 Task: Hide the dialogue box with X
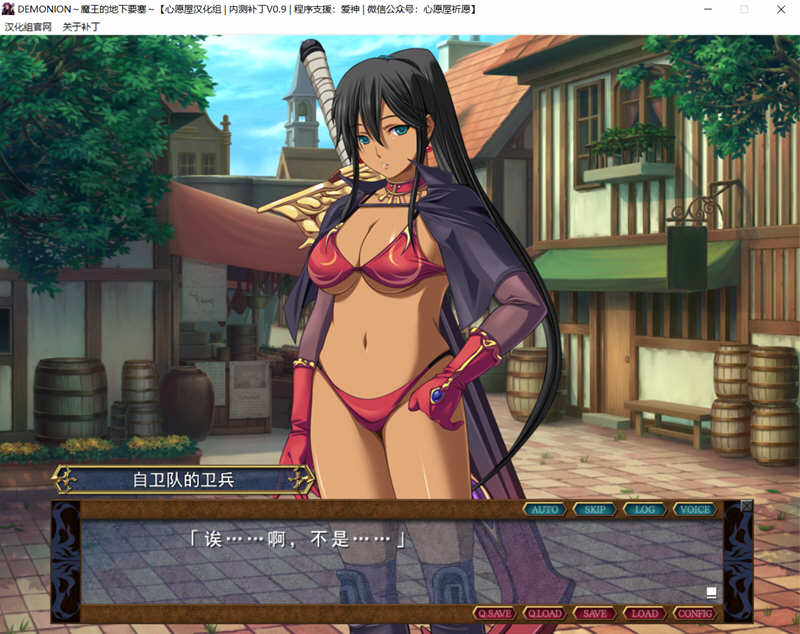746,506
